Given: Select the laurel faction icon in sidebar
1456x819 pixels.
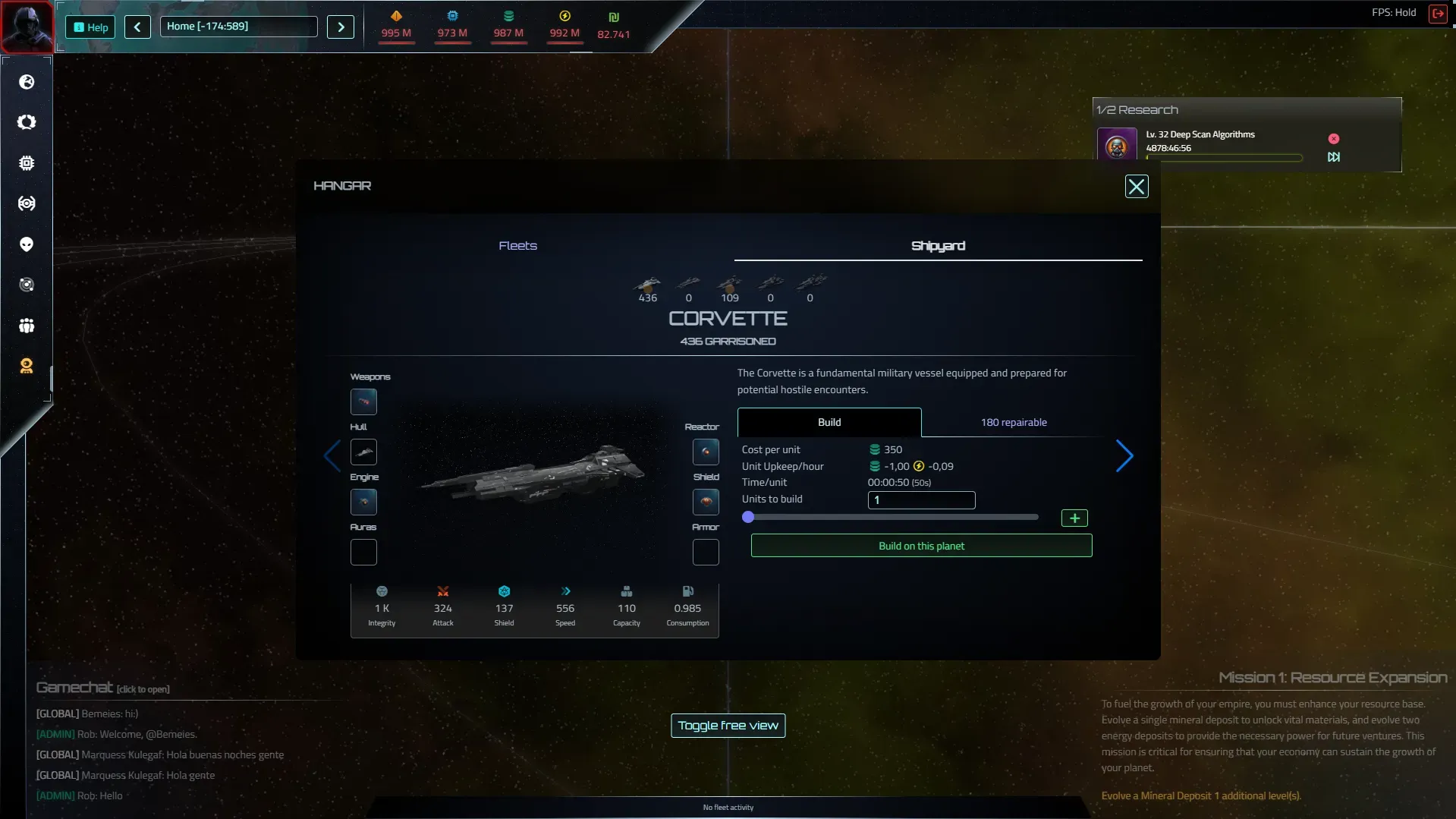Looking at the screenshot, I should (x=27, y=121).
